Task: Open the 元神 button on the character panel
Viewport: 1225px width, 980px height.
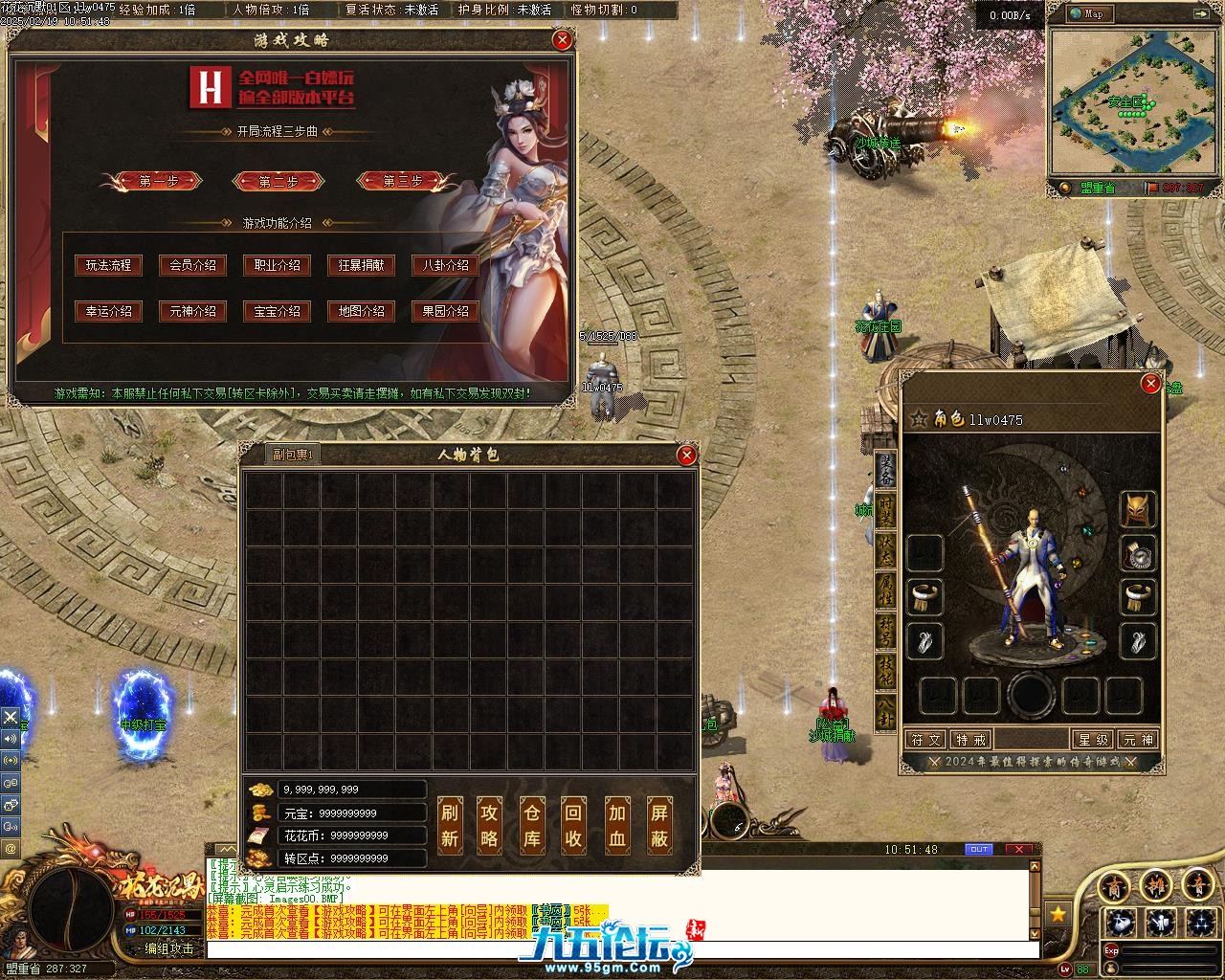Action: click(x=1138, y=739)
